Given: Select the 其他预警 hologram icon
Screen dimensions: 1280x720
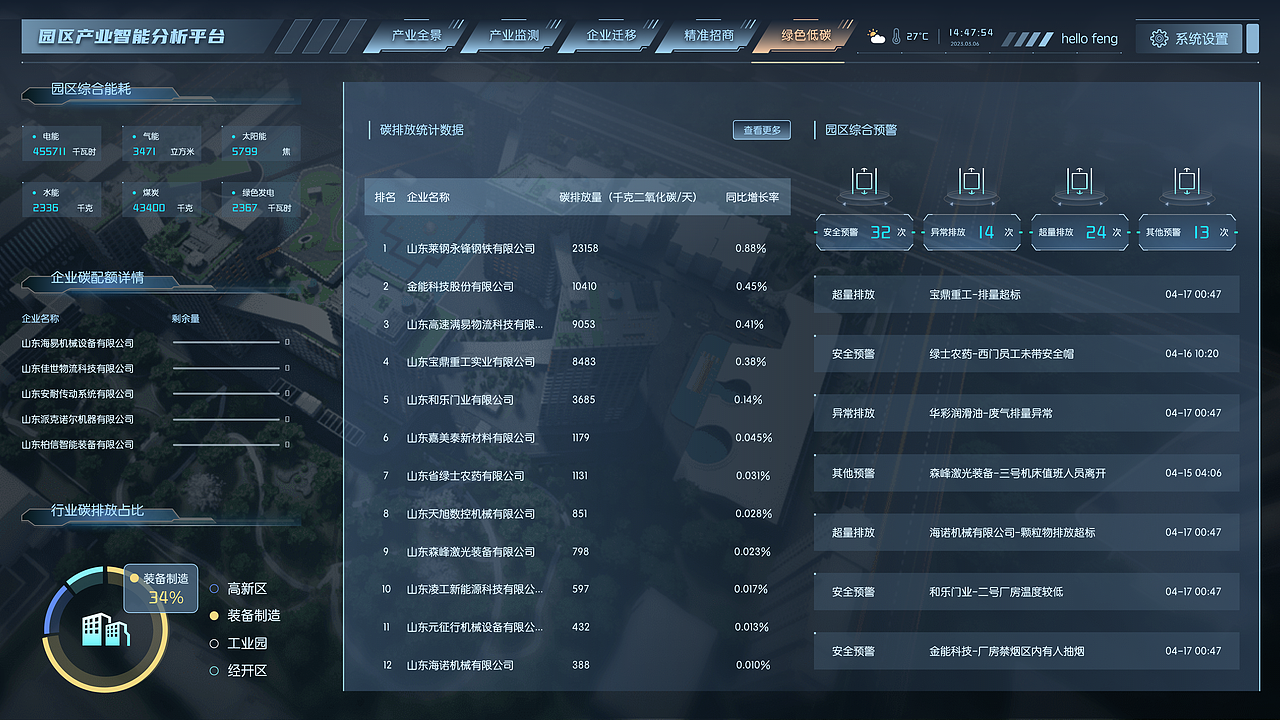Looking at the screenshot, I should click(x=1186, y=183).
